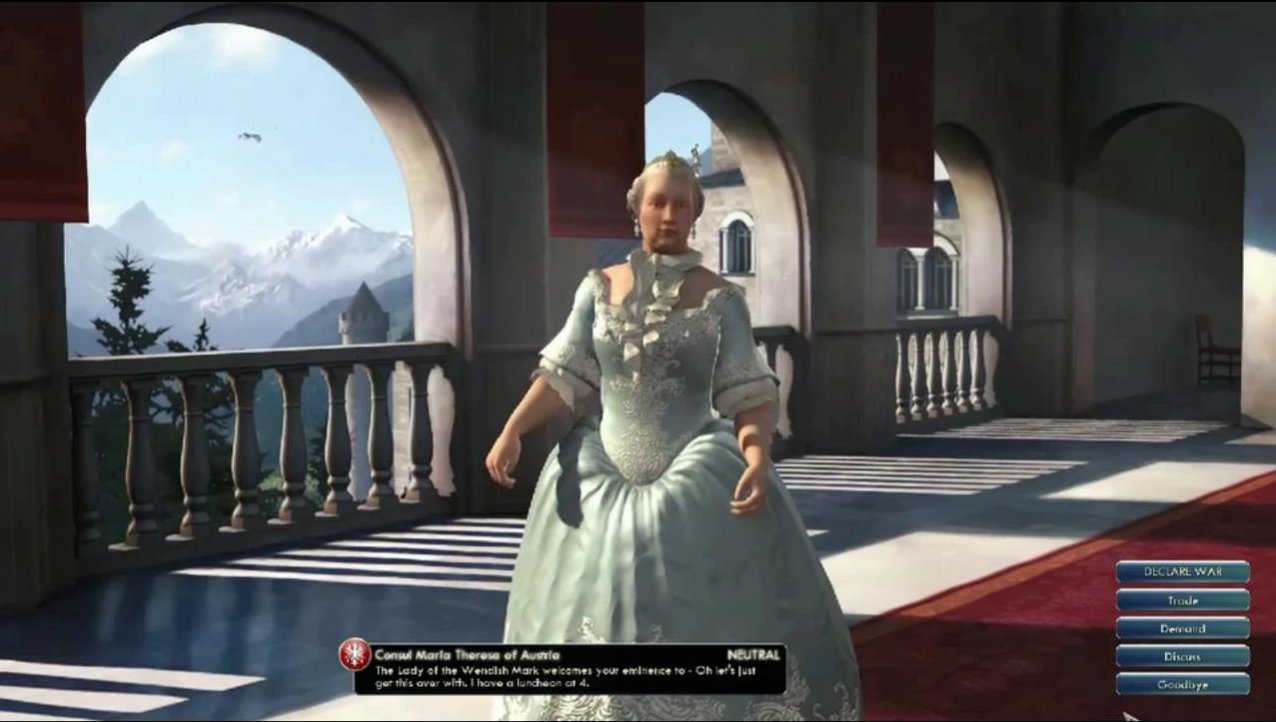The image size is (1276, 722).
Task: Say Goodbye to Maria Theresa
Action: (1182, 685)
